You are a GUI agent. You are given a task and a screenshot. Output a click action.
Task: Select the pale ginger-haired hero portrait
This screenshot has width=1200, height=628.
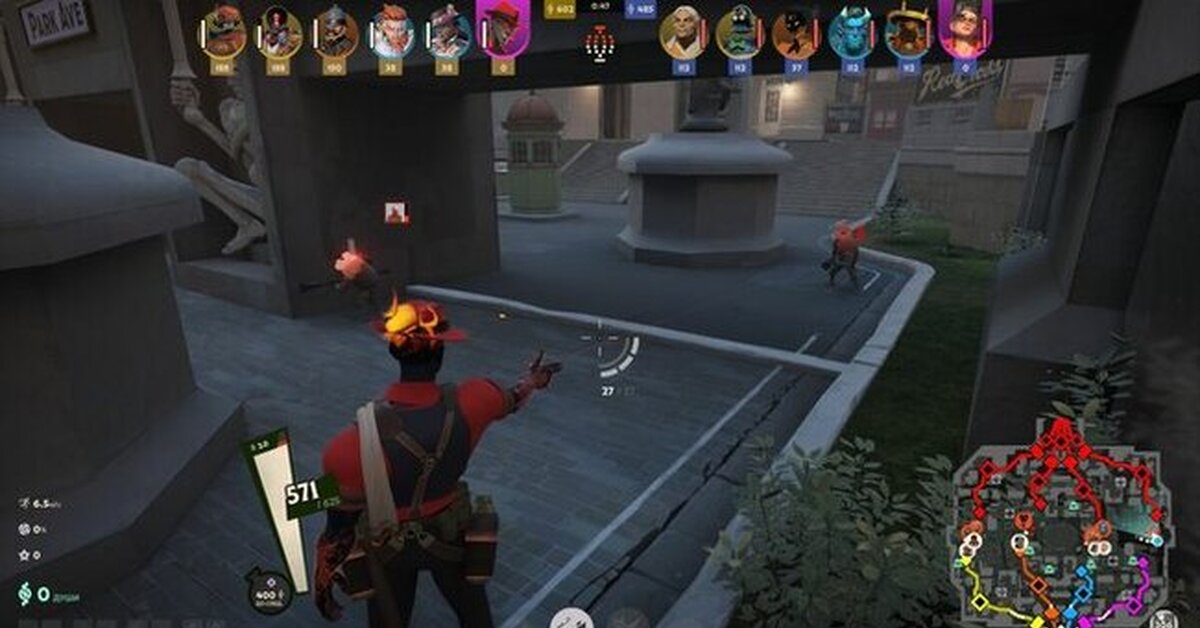(392, 32)
